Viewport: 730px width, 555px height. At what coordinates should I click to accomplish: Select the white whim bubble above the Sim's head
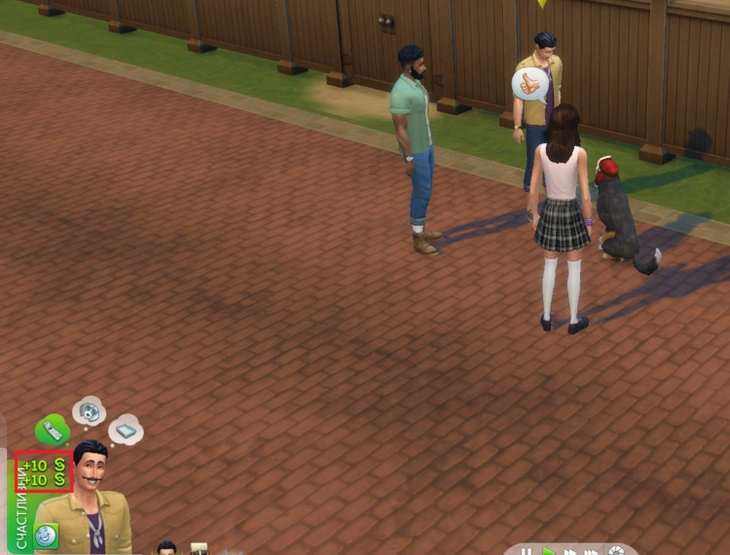click(89, 410)
